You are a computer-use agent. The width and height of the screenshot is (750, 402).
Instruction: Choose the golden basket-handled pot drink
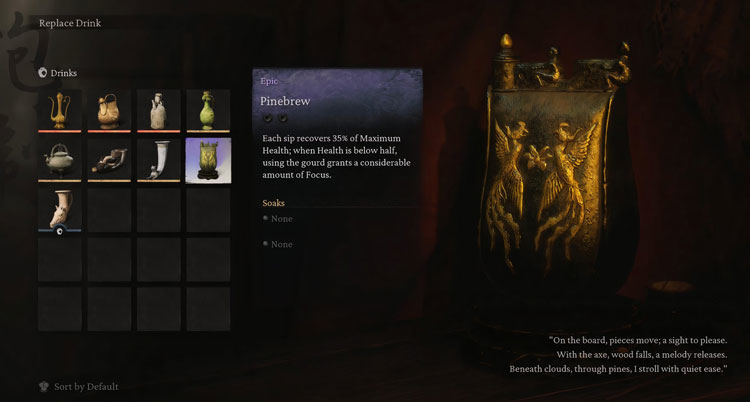(x=109, y=111)
